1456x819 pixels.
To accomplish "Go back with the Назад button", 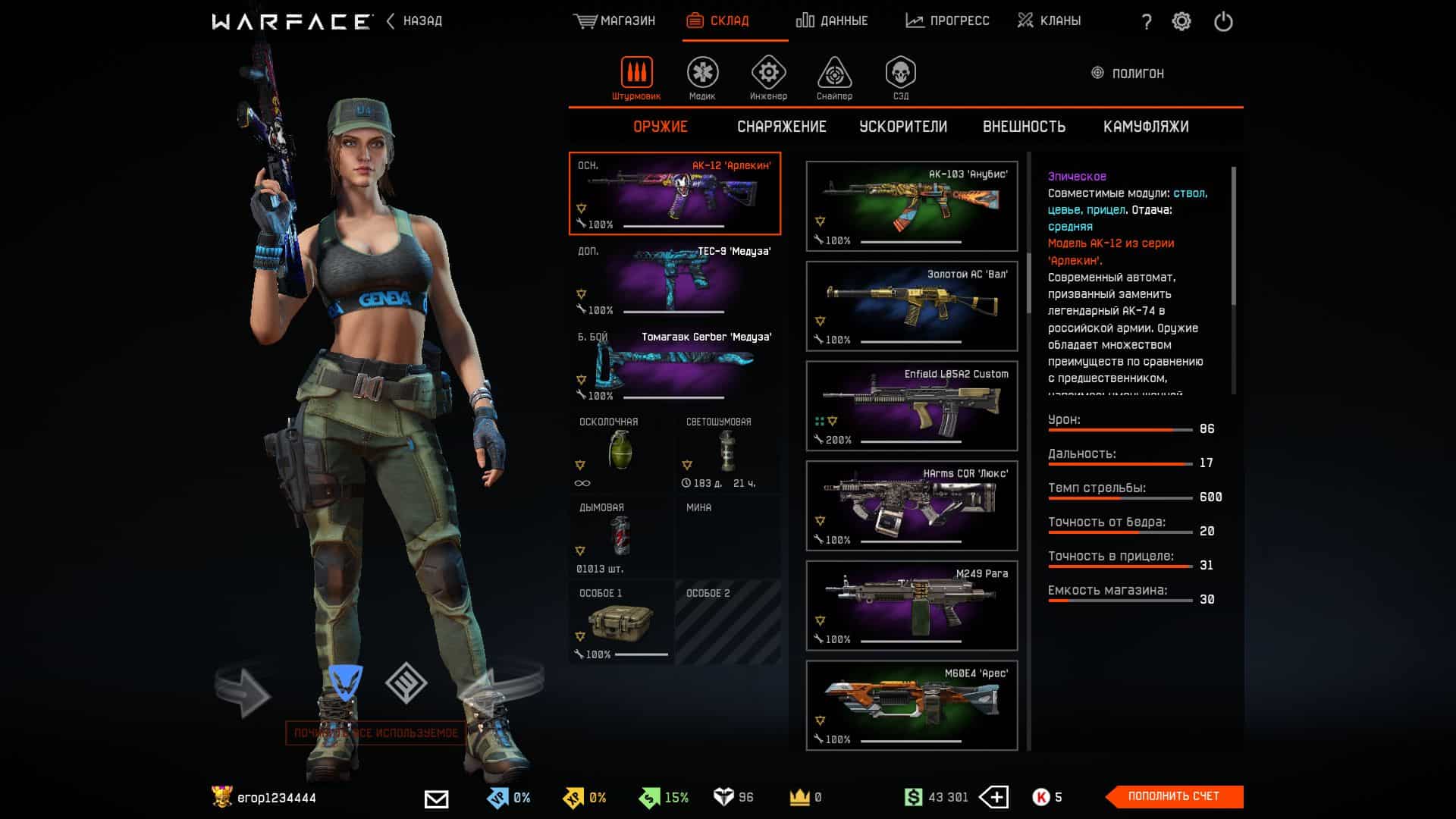I will point(415,21).
